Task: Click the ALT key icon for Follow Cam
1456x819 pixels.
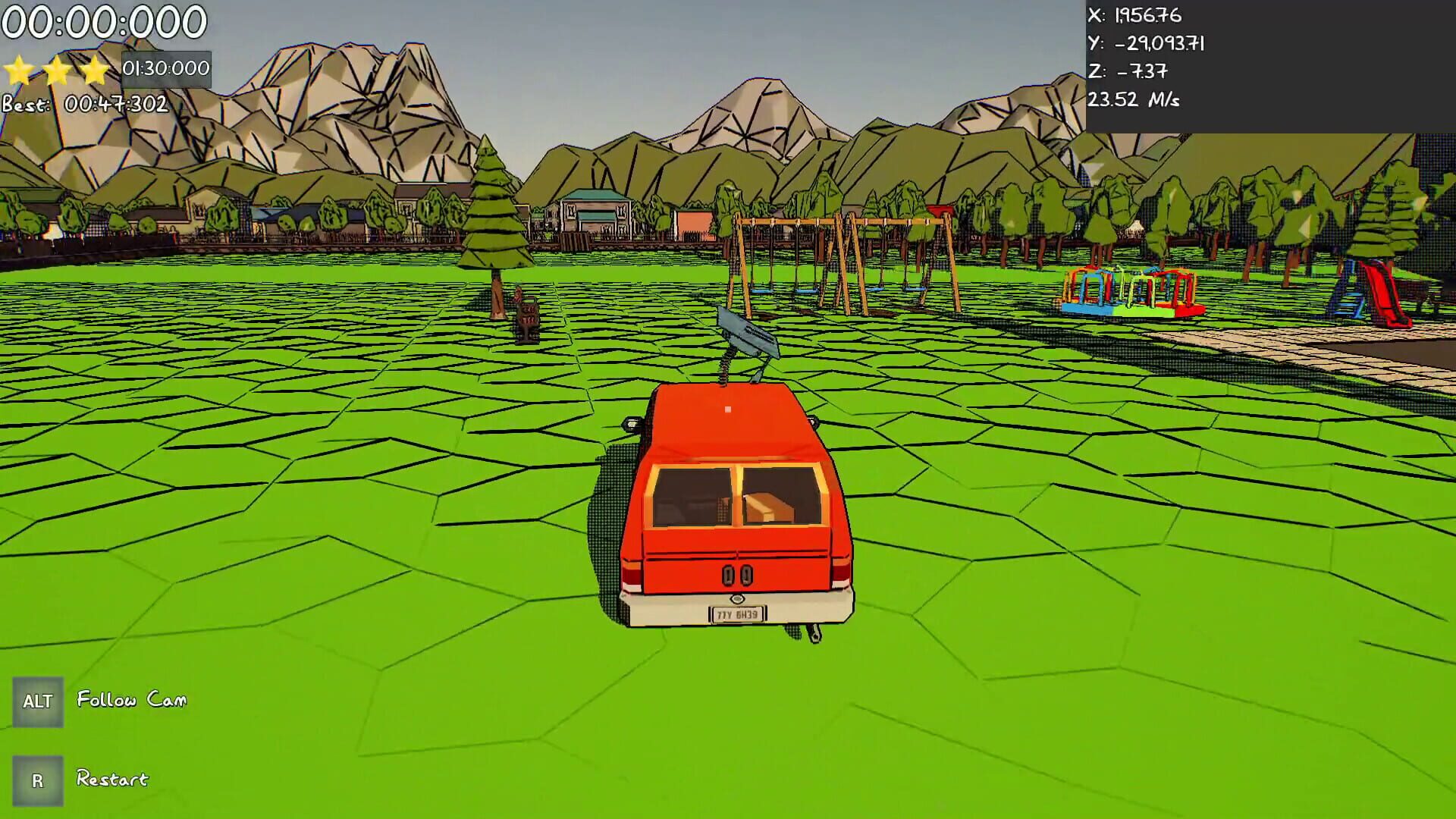Action: point(39,701)
